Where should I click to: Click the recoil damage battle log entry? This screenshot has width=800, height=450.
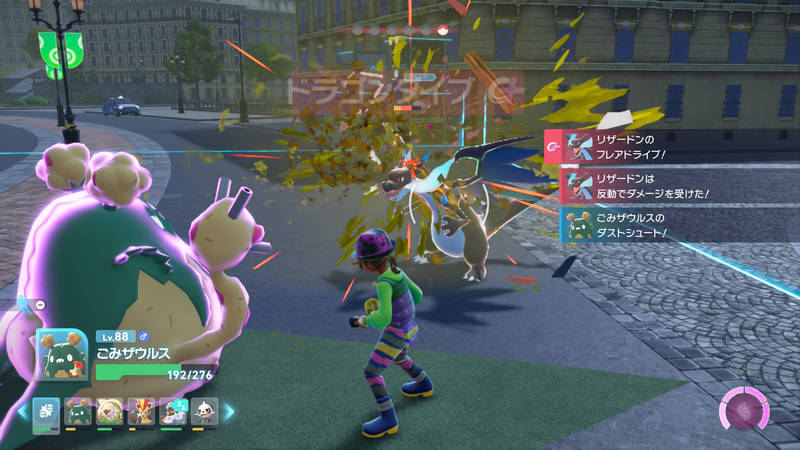pos(666,187)
